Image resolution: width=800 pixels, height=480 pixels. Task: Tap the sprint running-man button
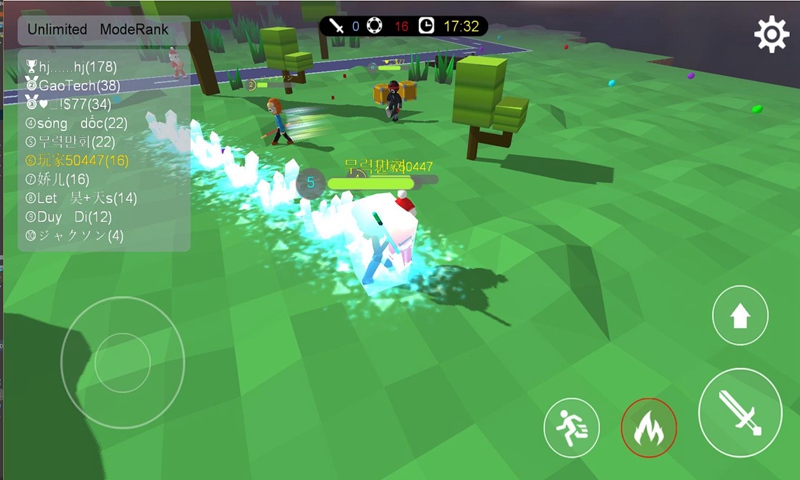(x=572, y=428)
